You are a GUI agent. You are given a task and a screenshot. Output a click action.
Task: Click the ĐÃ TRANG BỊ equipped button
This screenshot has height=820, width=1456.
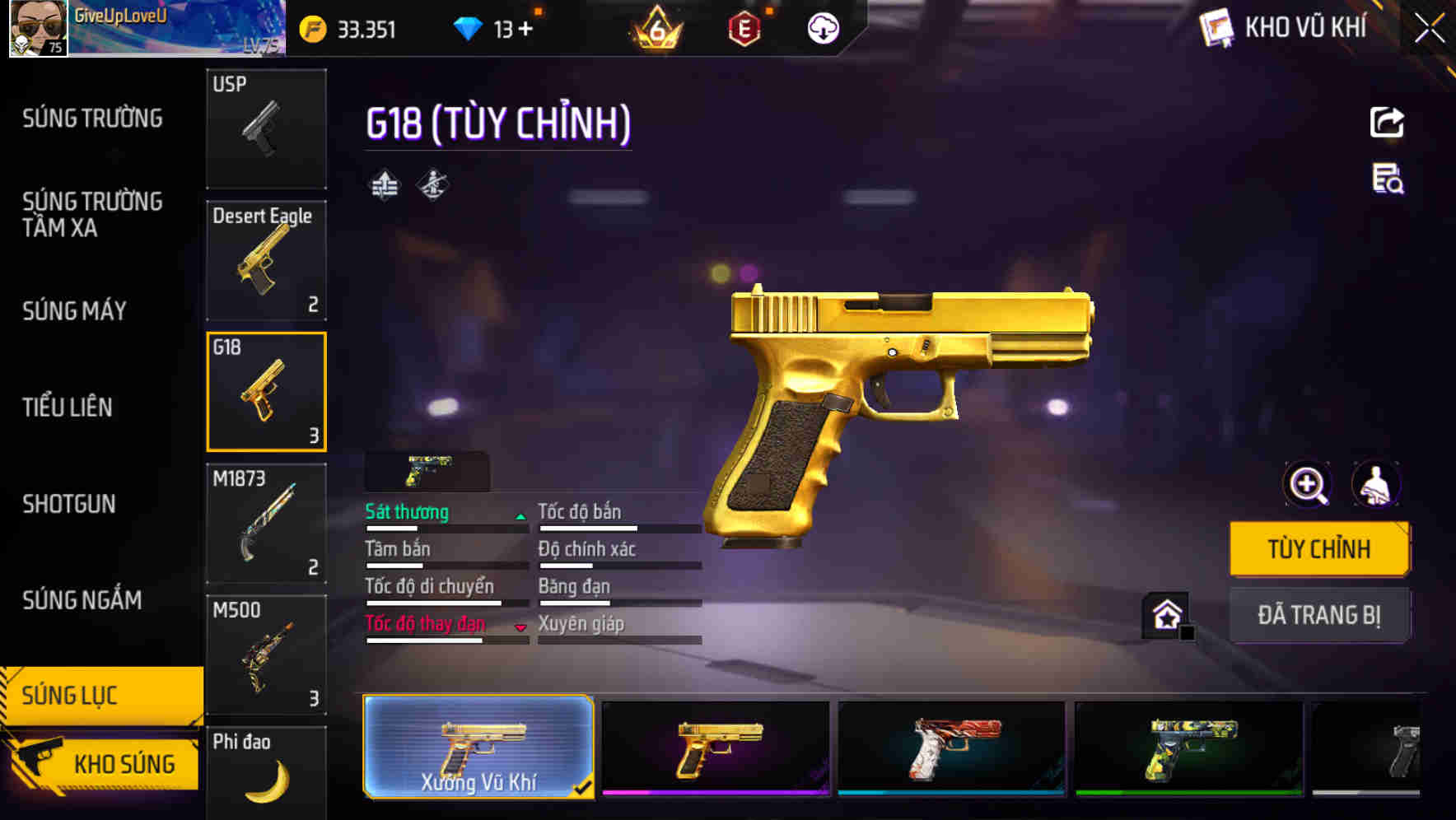click(1319, 614)
